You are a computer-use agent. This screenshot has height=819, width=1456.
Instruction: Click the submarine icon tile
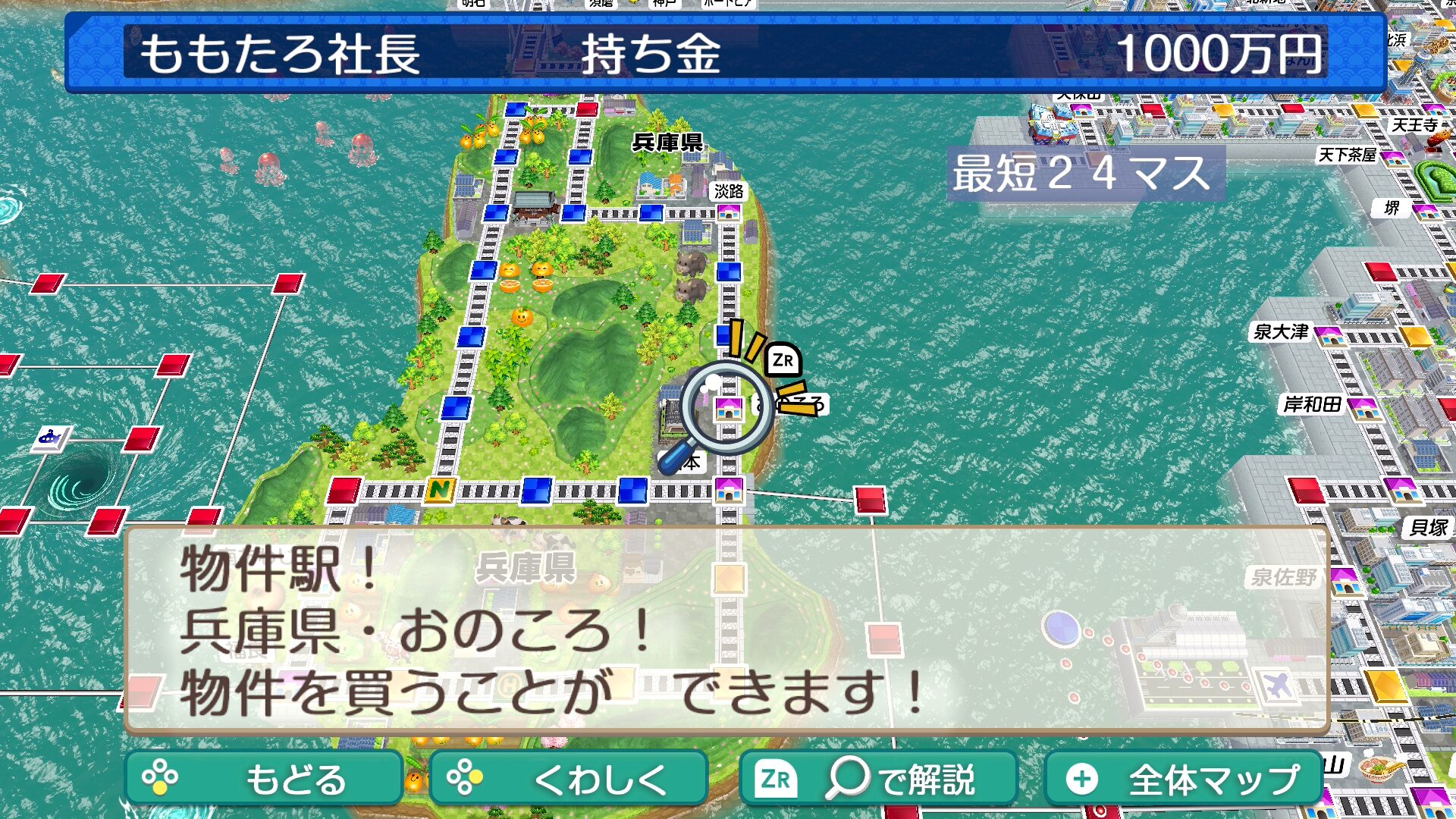[52, 438]
